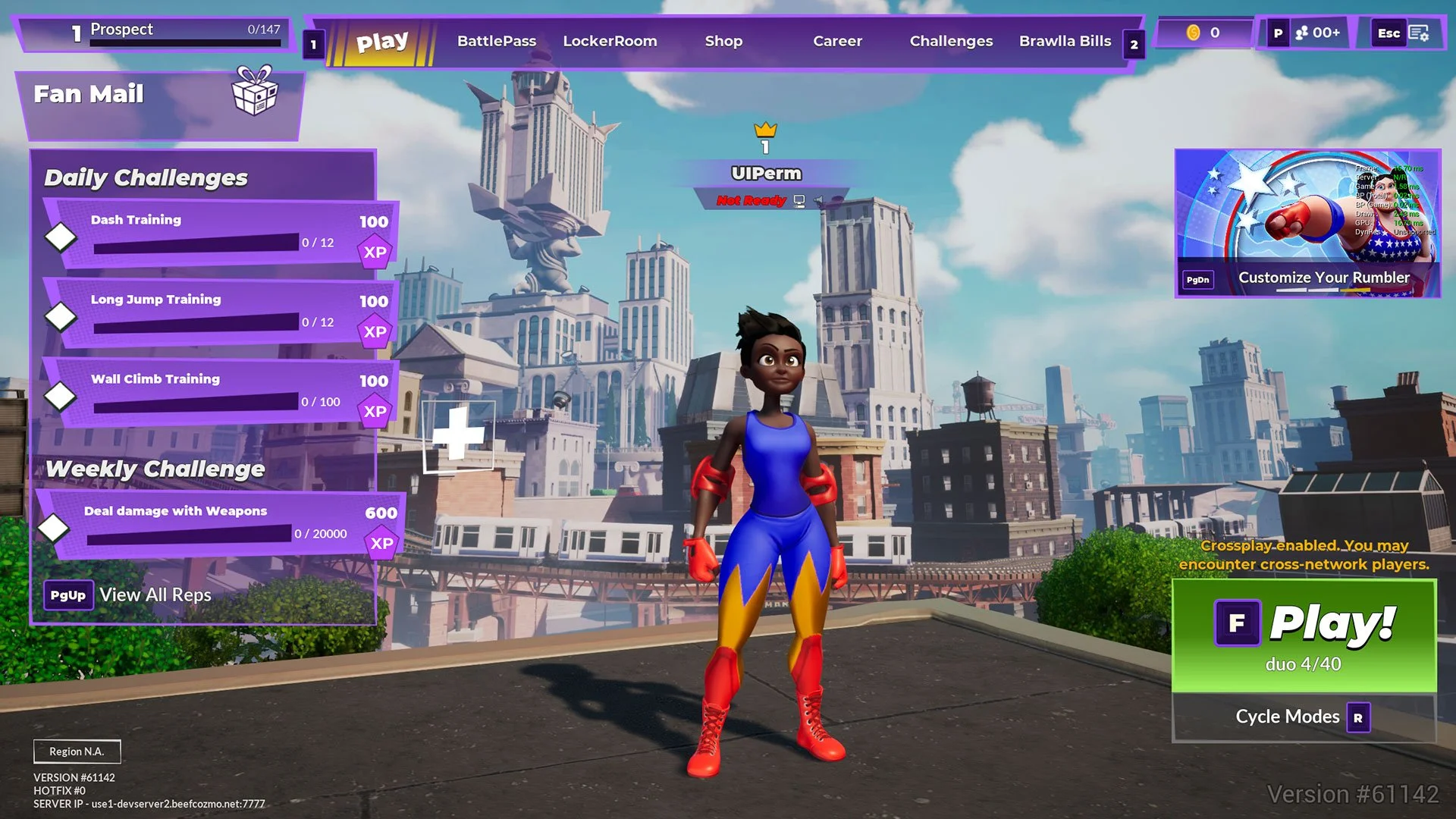
Task: Open the Shop tab
Action: (723, 42)
